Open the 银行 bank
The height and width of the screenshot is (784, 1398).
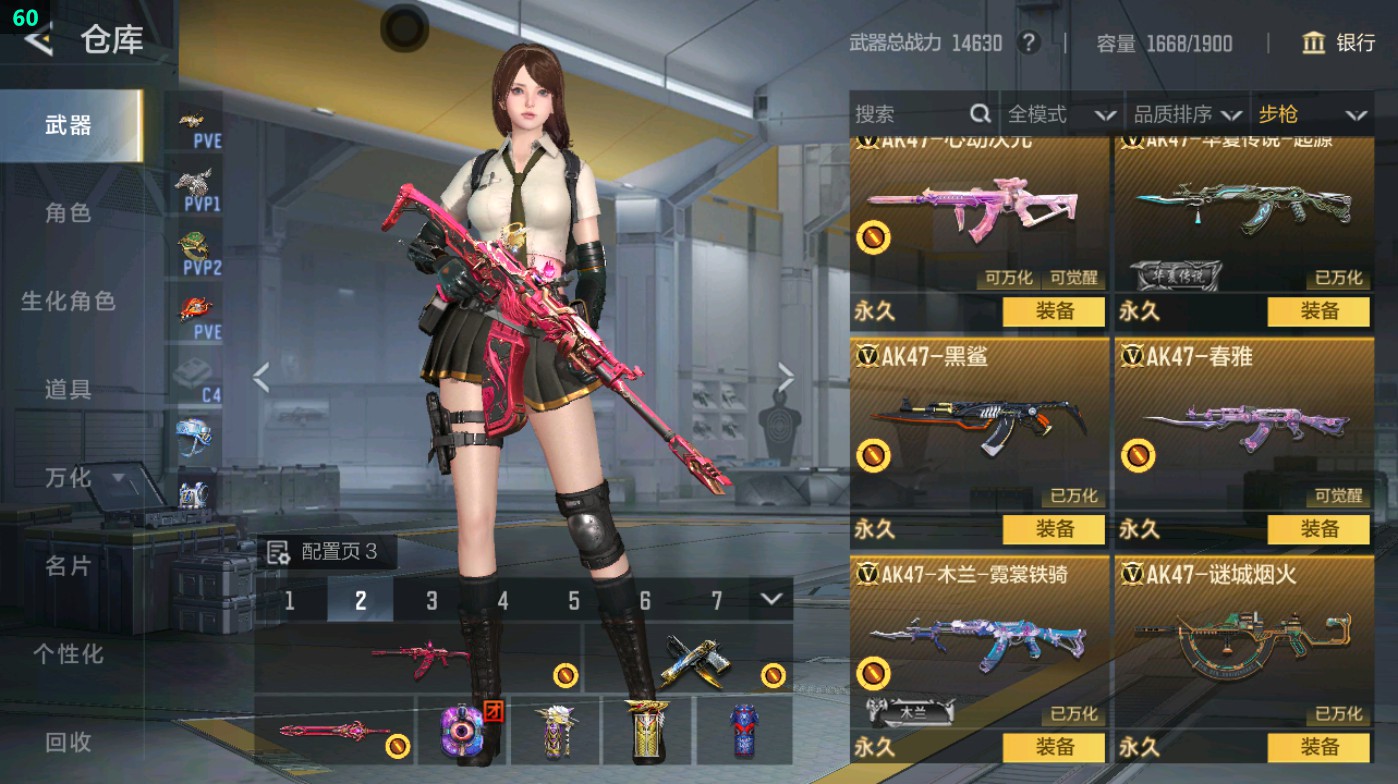[x=1339, y=43]
